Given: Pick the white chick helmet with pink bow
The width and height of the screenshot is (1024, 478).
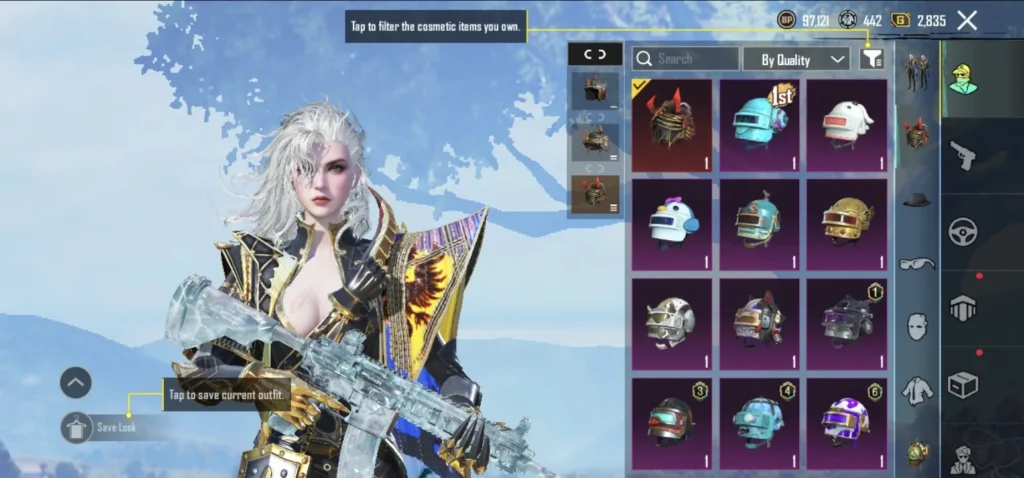Looking at the screenshot, I should 672,226.
